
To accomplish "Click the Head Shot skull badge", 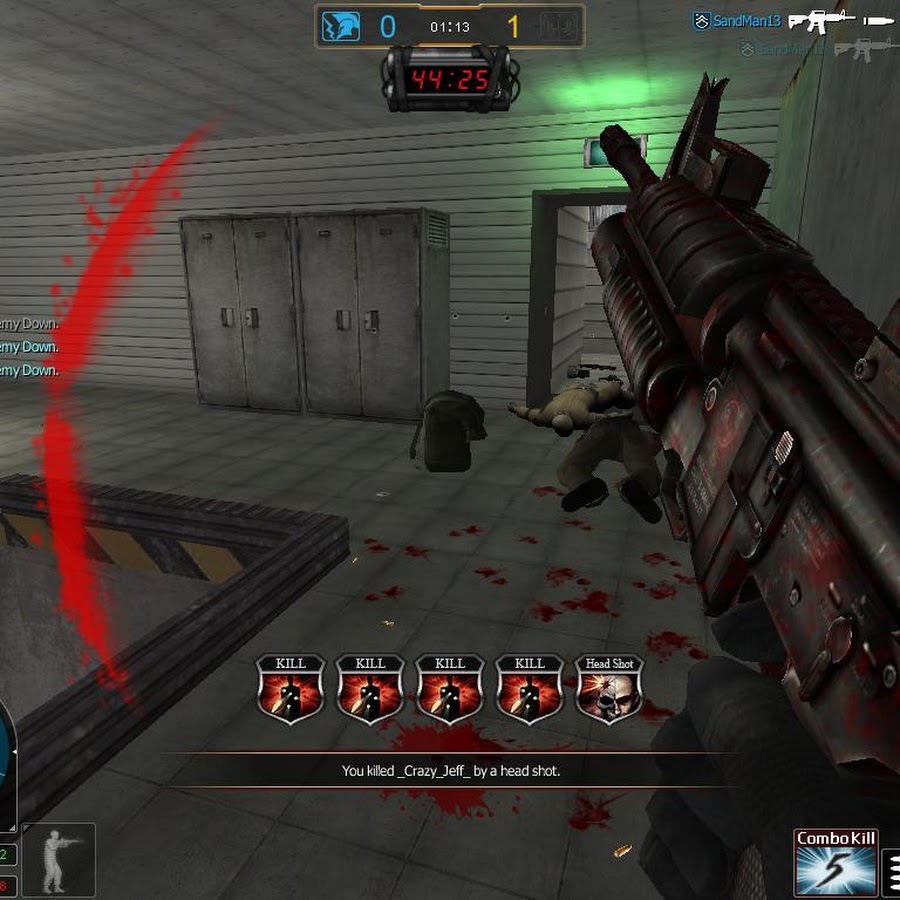I will pyautogui.click(x=610, y=689).
